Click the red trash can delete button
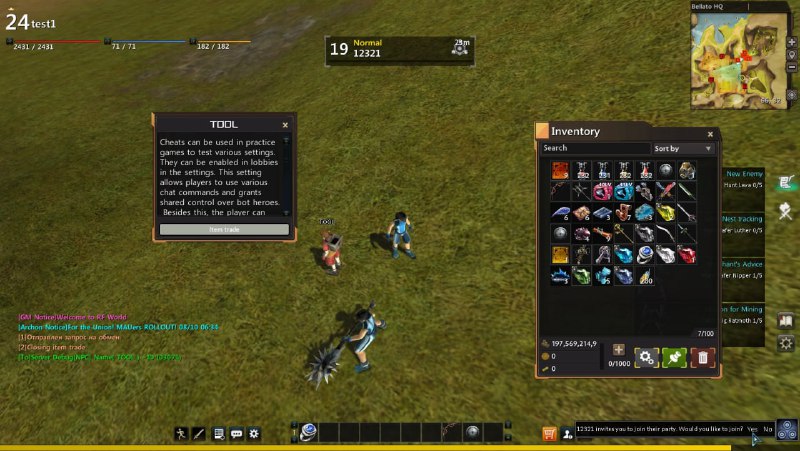The width and height of the screenshot is (800, 451). (703, 356)
